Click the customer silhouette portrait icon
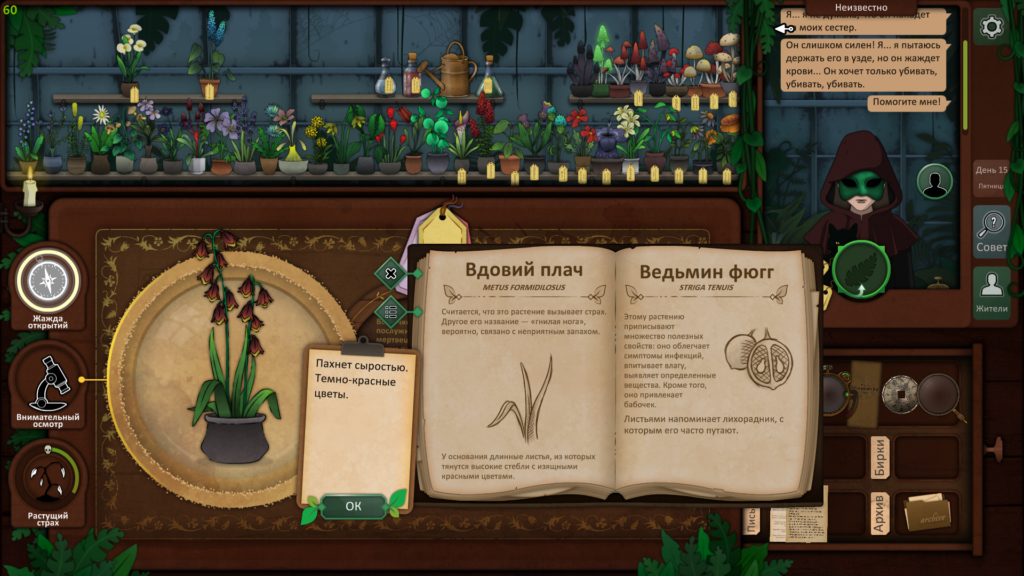 pyautogui.click(x=934, y=183)
